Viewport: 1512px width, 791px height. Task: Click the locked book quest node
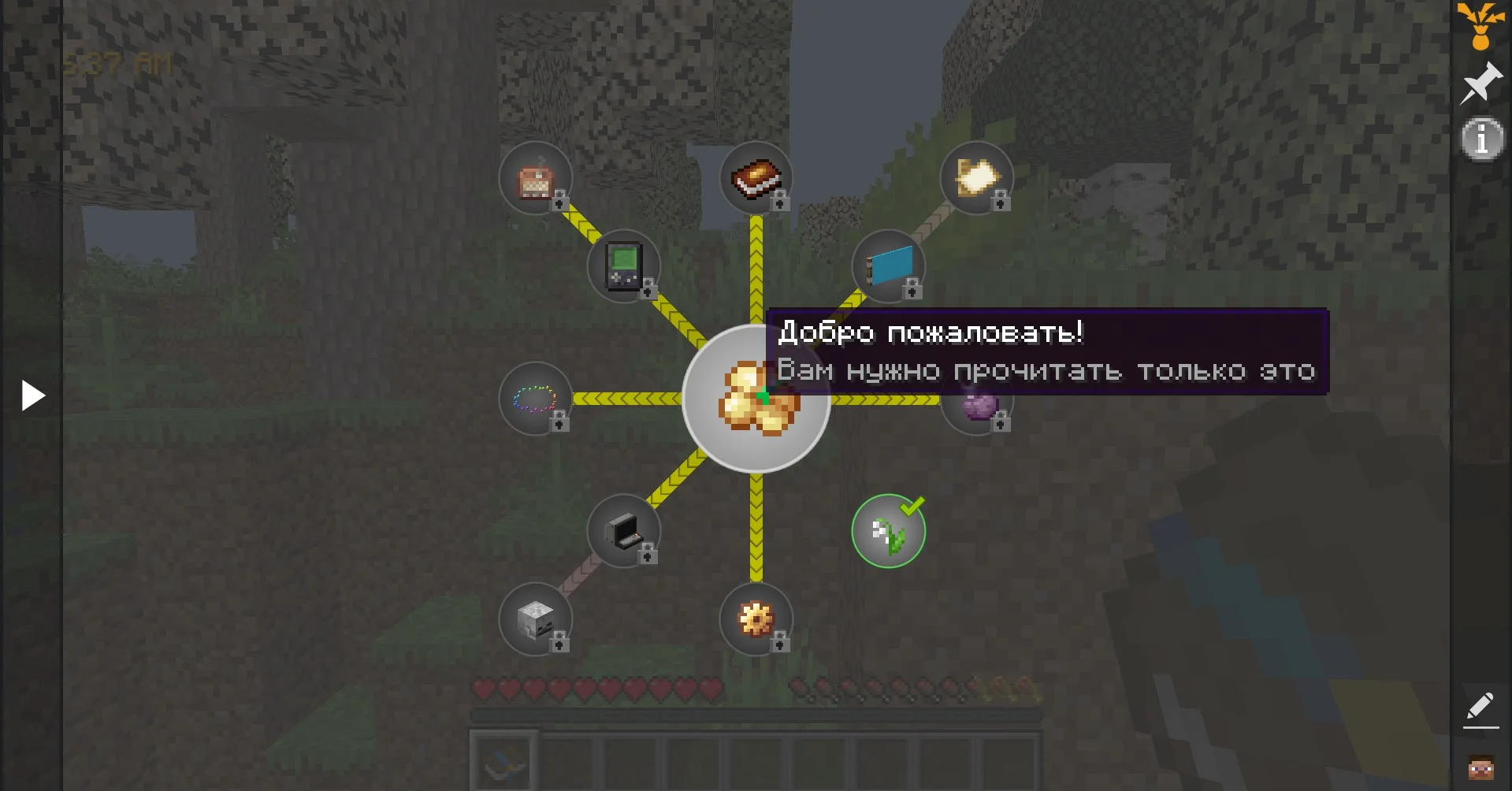point(756,178)
